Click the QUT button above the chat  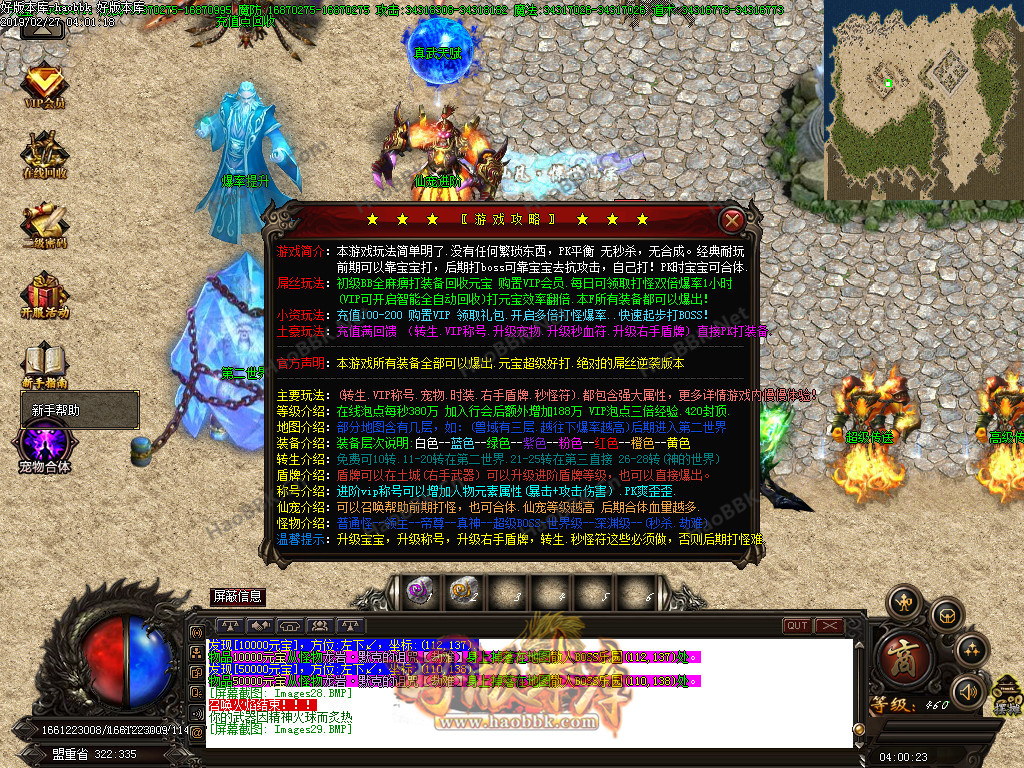click(797, 626)
